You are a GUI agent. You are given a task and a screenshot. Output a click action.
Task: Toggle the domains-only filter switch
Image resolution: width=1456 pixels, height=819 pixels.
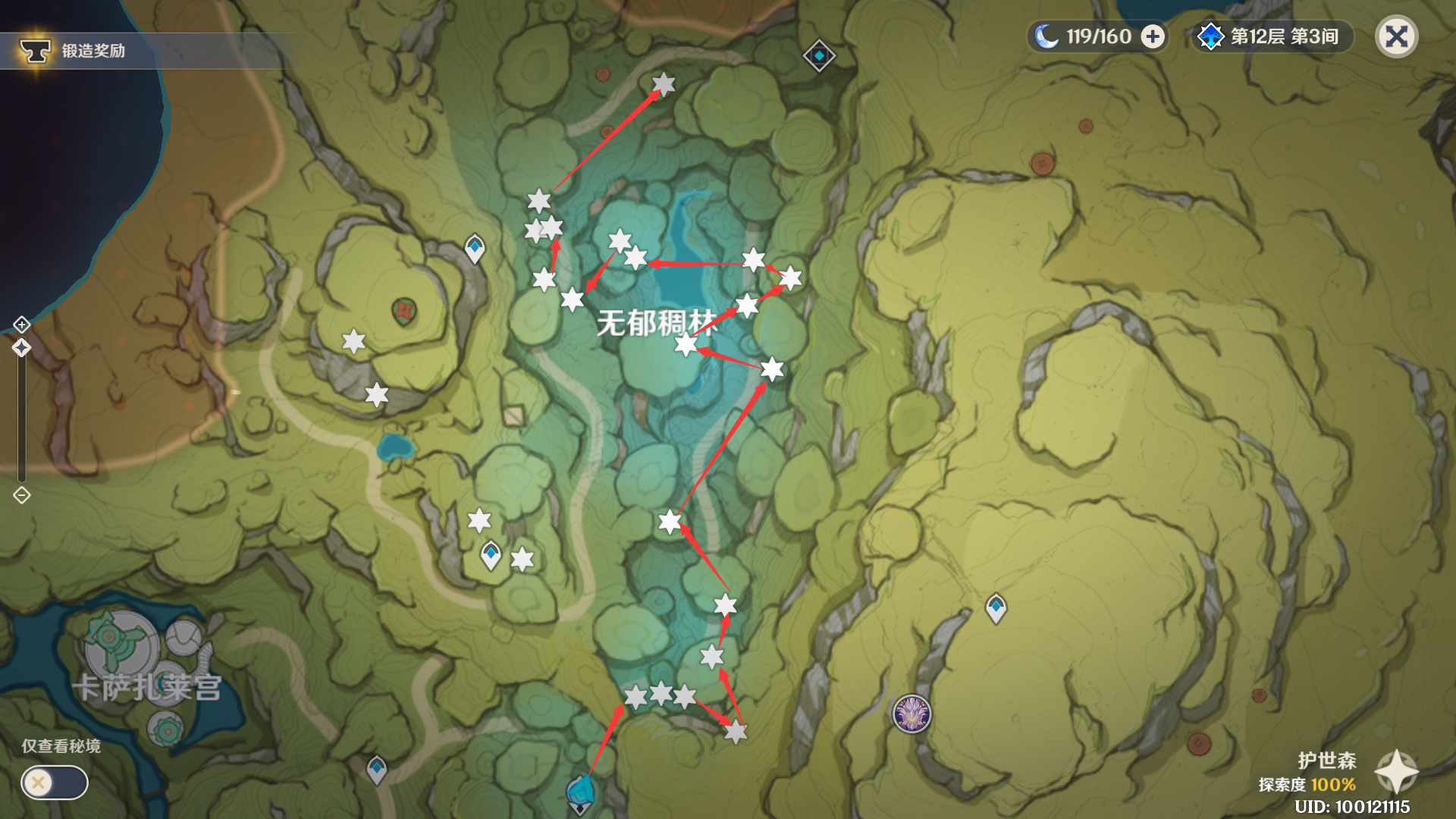point(55,783)
